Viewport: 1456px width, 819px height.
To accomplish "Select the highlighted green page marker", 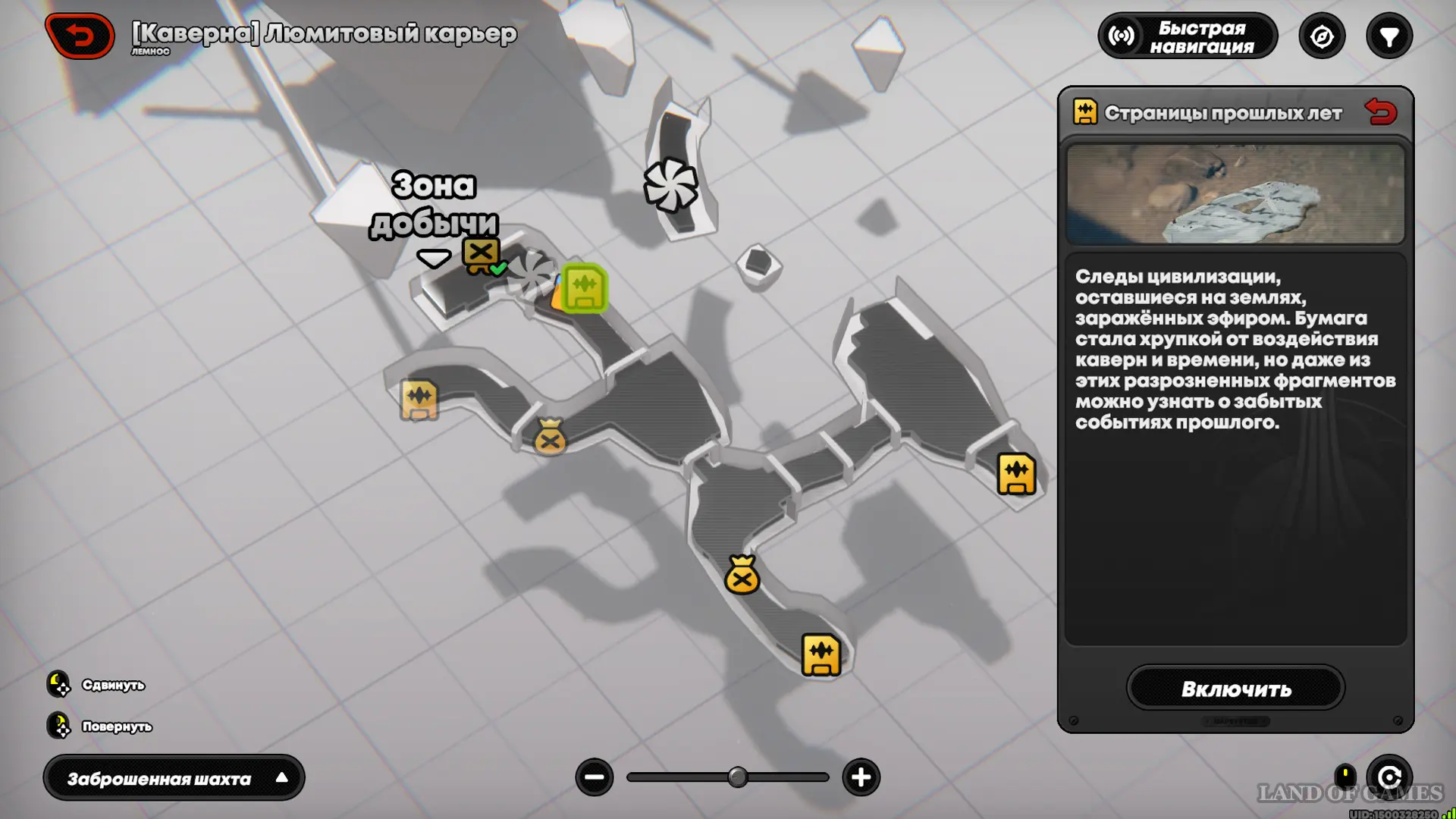I will 585,287.
